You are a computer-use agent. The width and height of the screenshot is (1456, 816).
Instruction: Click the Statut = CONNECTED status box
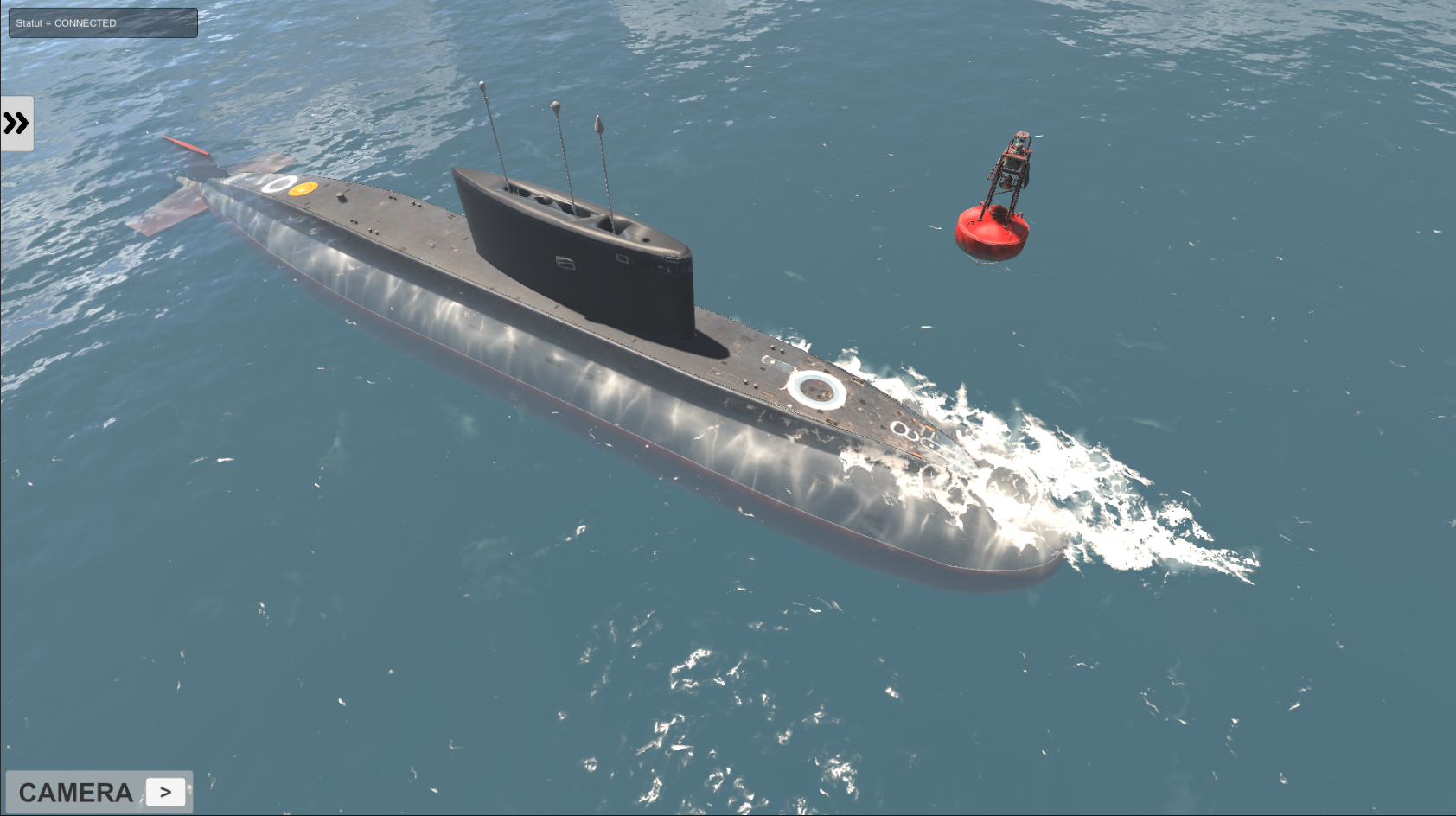[x=102, y=22]
